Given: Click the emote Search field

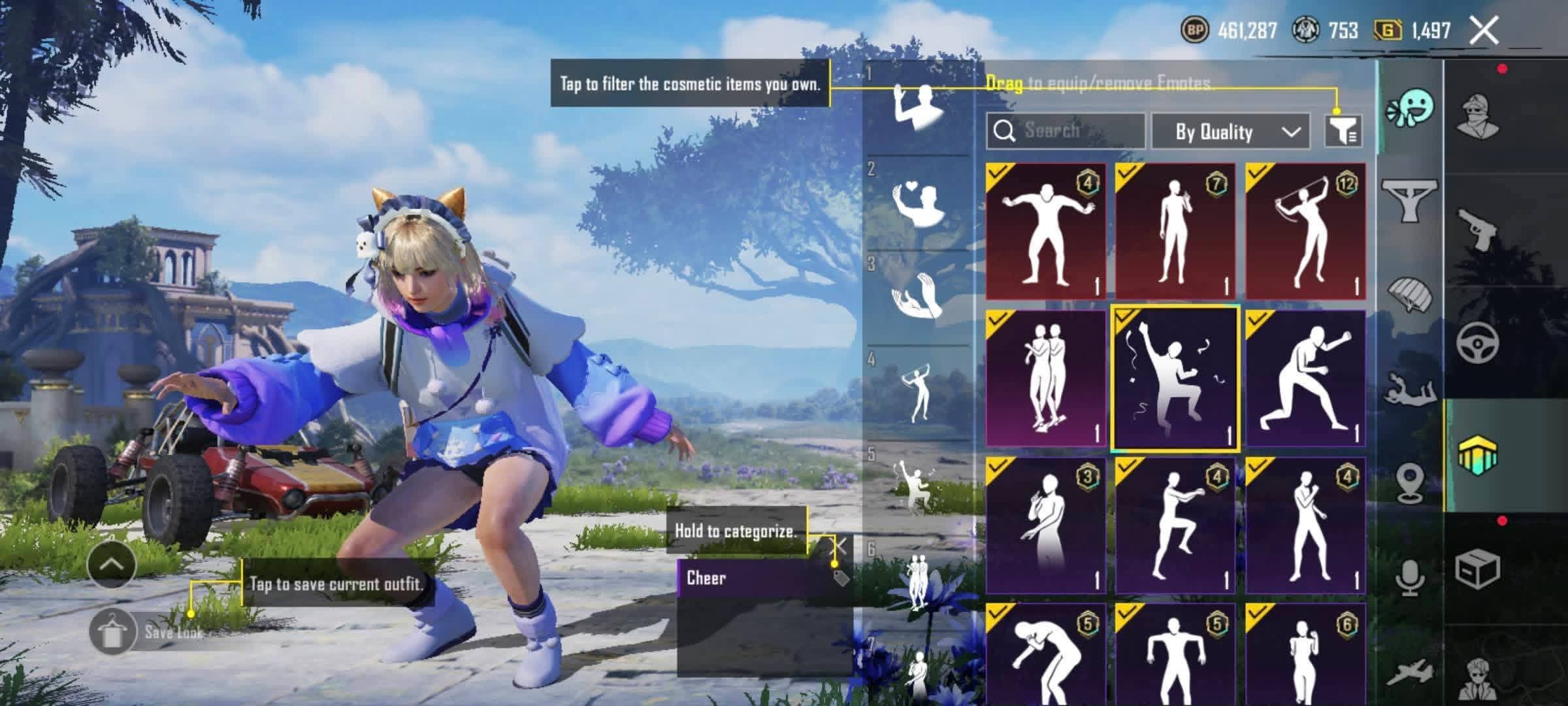Looking at the screenshot, I should tap(1066, 131).
